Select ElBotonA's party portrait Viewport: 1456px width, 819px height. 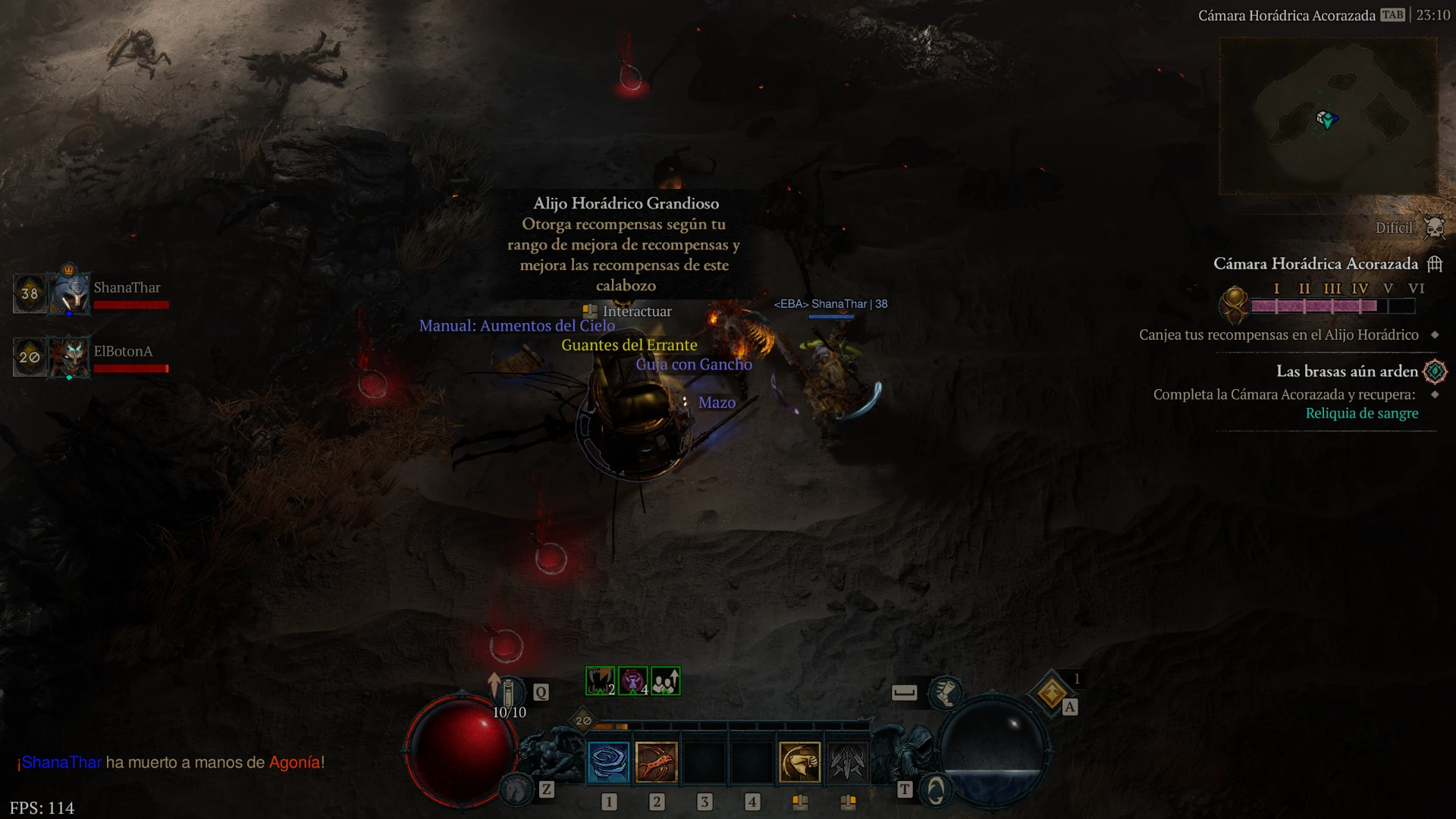(x=70, y=356)
